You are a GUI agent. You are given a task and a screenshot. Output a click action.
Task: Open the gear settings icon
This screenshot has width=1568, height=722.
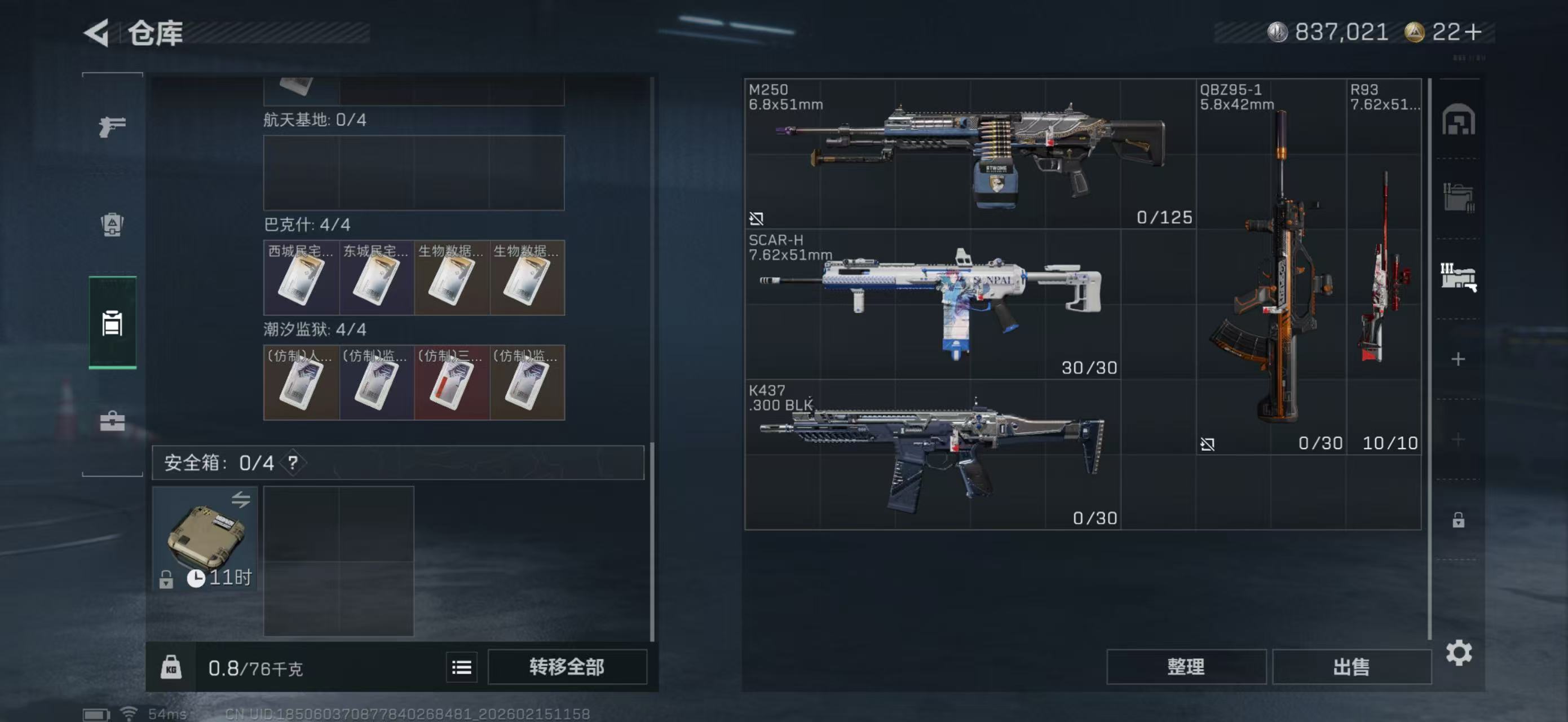(x=1459, y=653)
